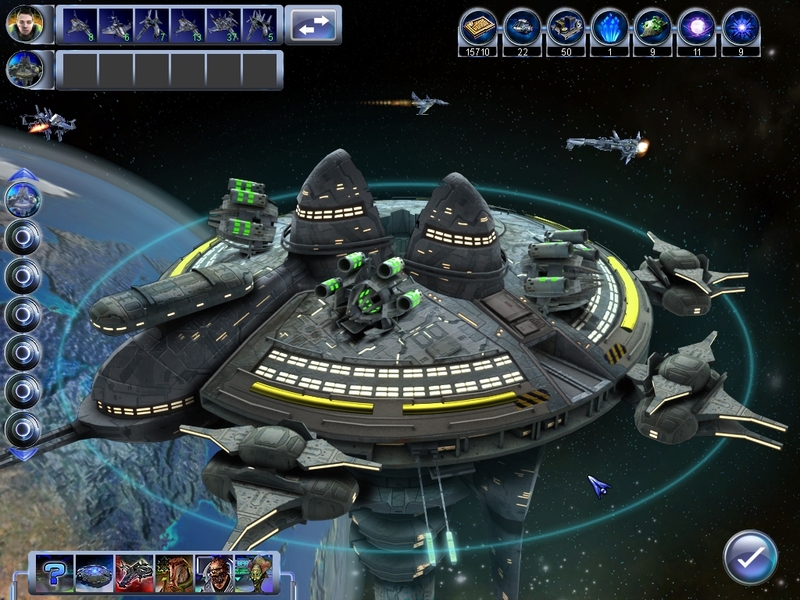Image resolution: width=800 pixels, height=600 pixels.
Task: Open the red spaceship icon
Action: (134, 573)
